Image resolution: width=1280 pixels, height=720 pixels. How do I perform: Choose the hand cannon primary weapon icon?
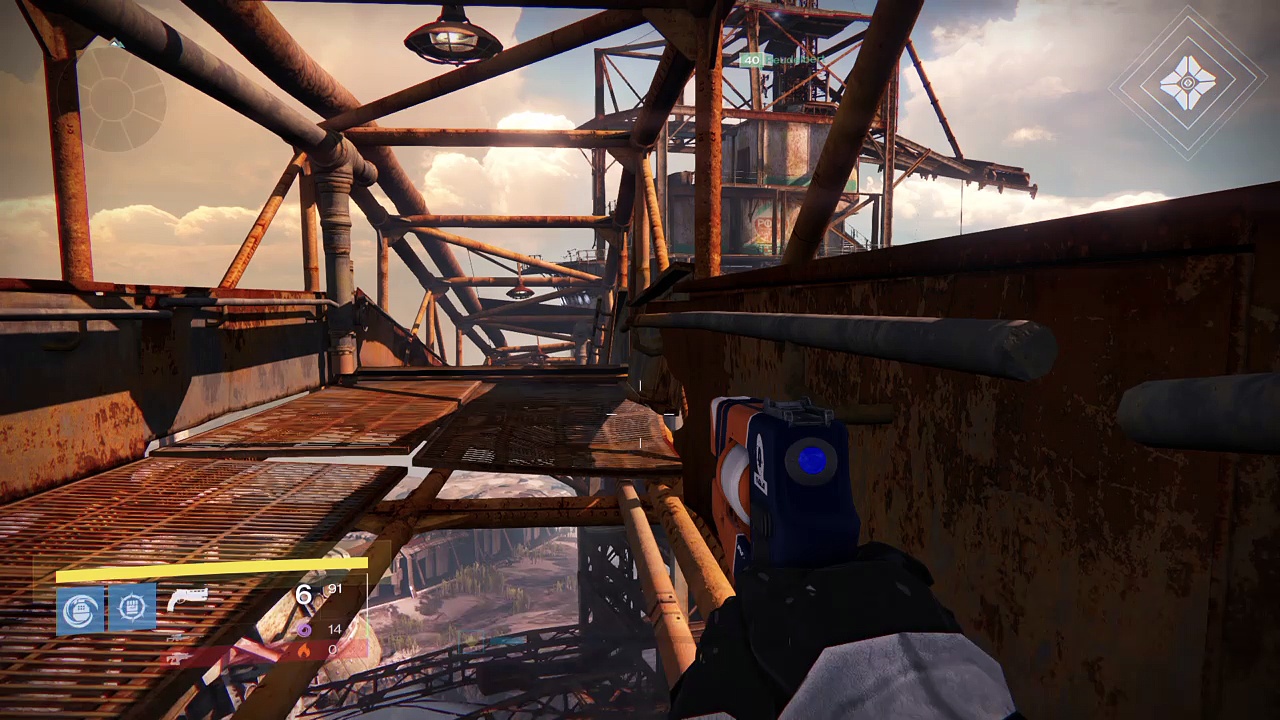click(x=187, y=598)
